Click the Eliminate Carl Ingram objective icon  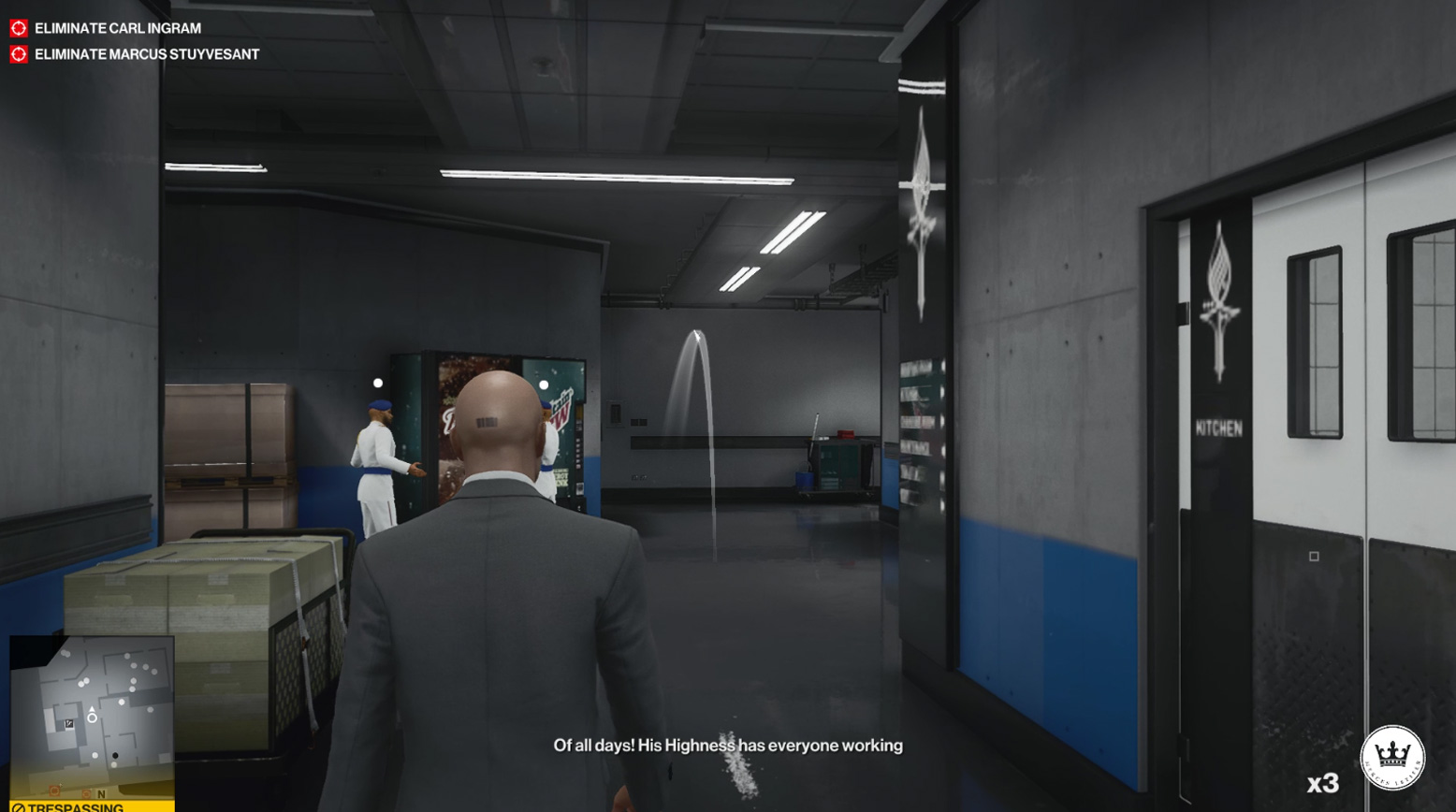click(17, 28)
